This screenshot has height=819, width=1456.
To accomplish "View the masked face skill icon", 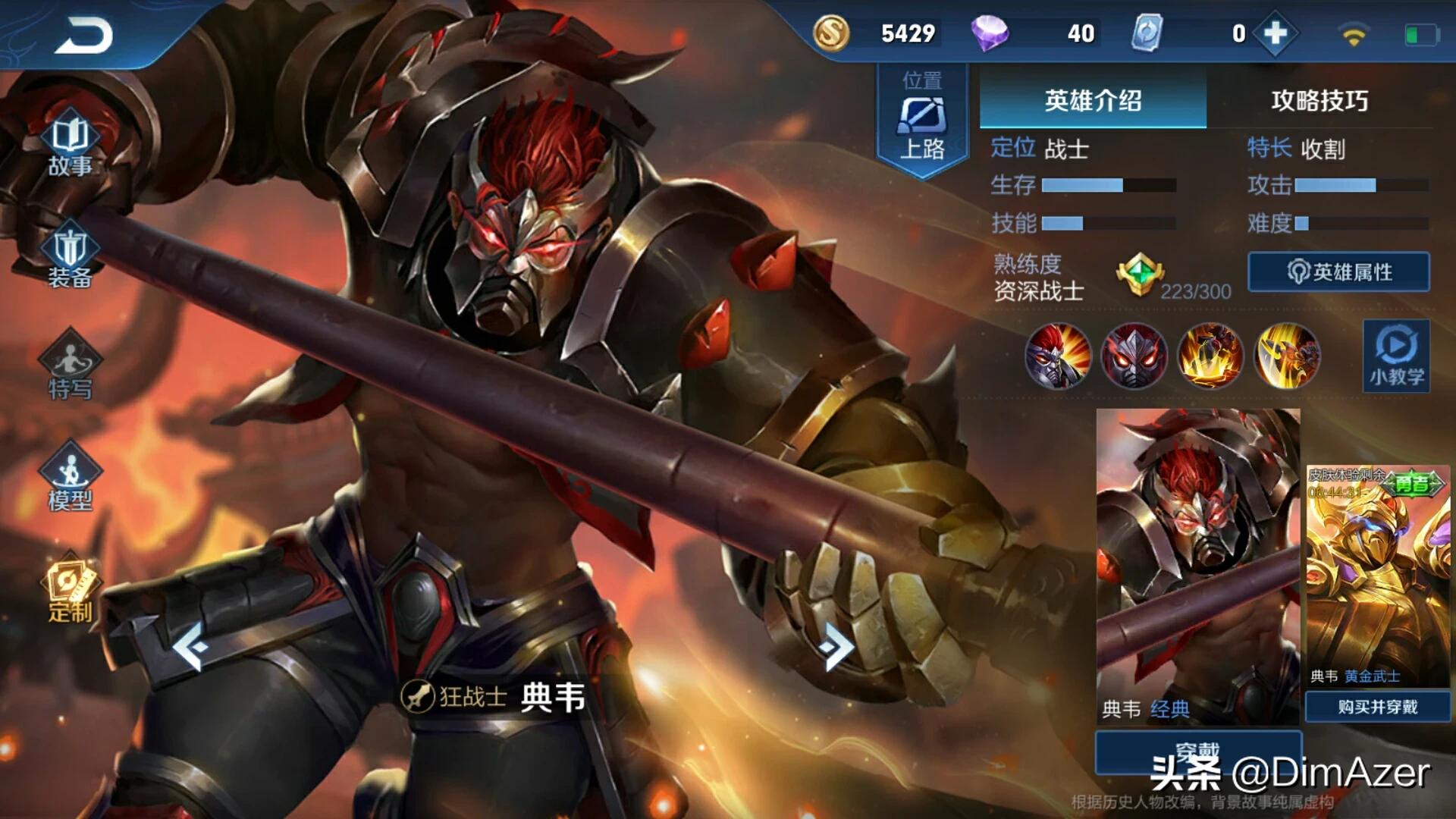I will click(1134, 356).
